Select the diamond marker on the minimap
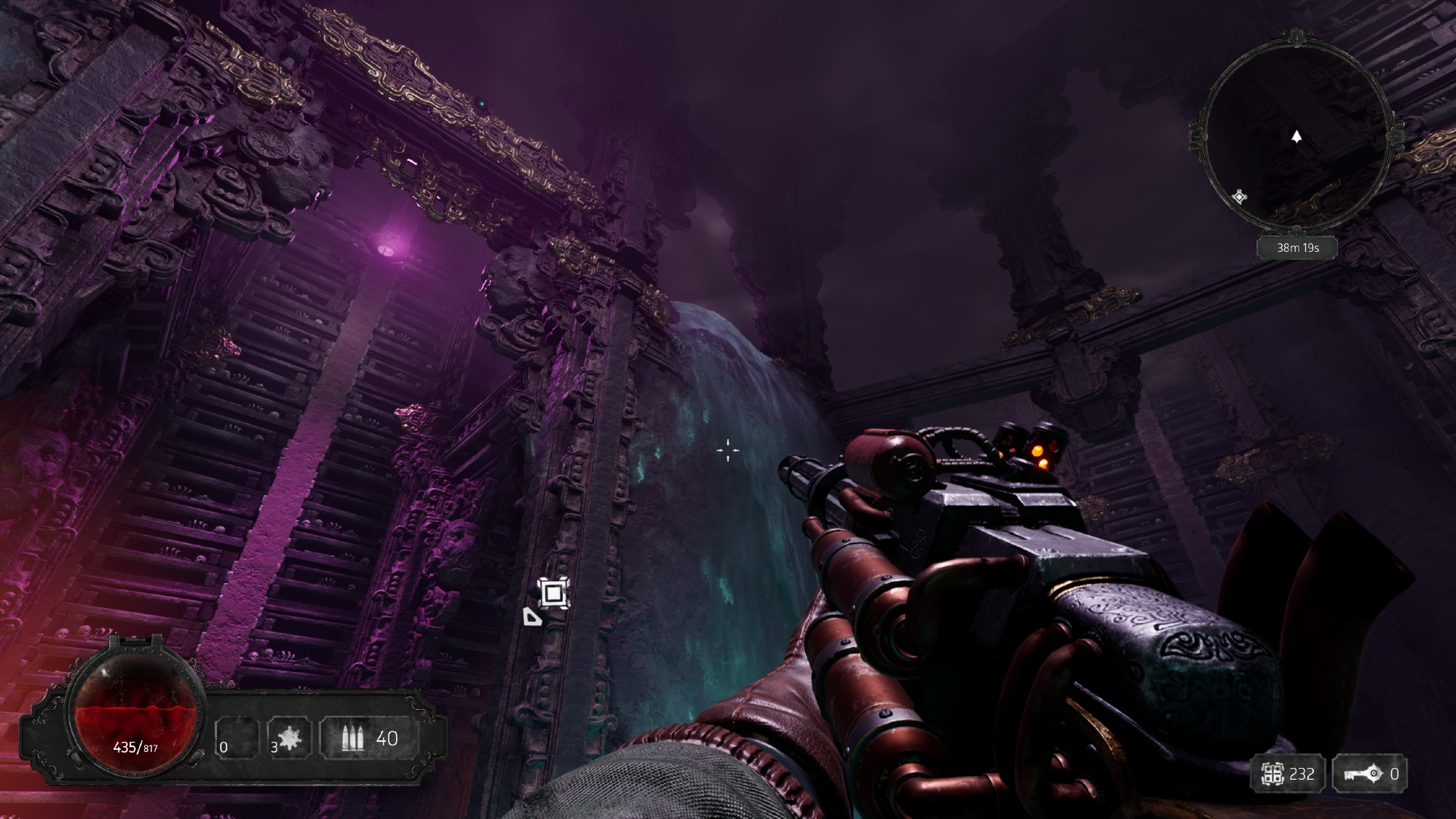1456x819 pixels. click(1239, 197)
